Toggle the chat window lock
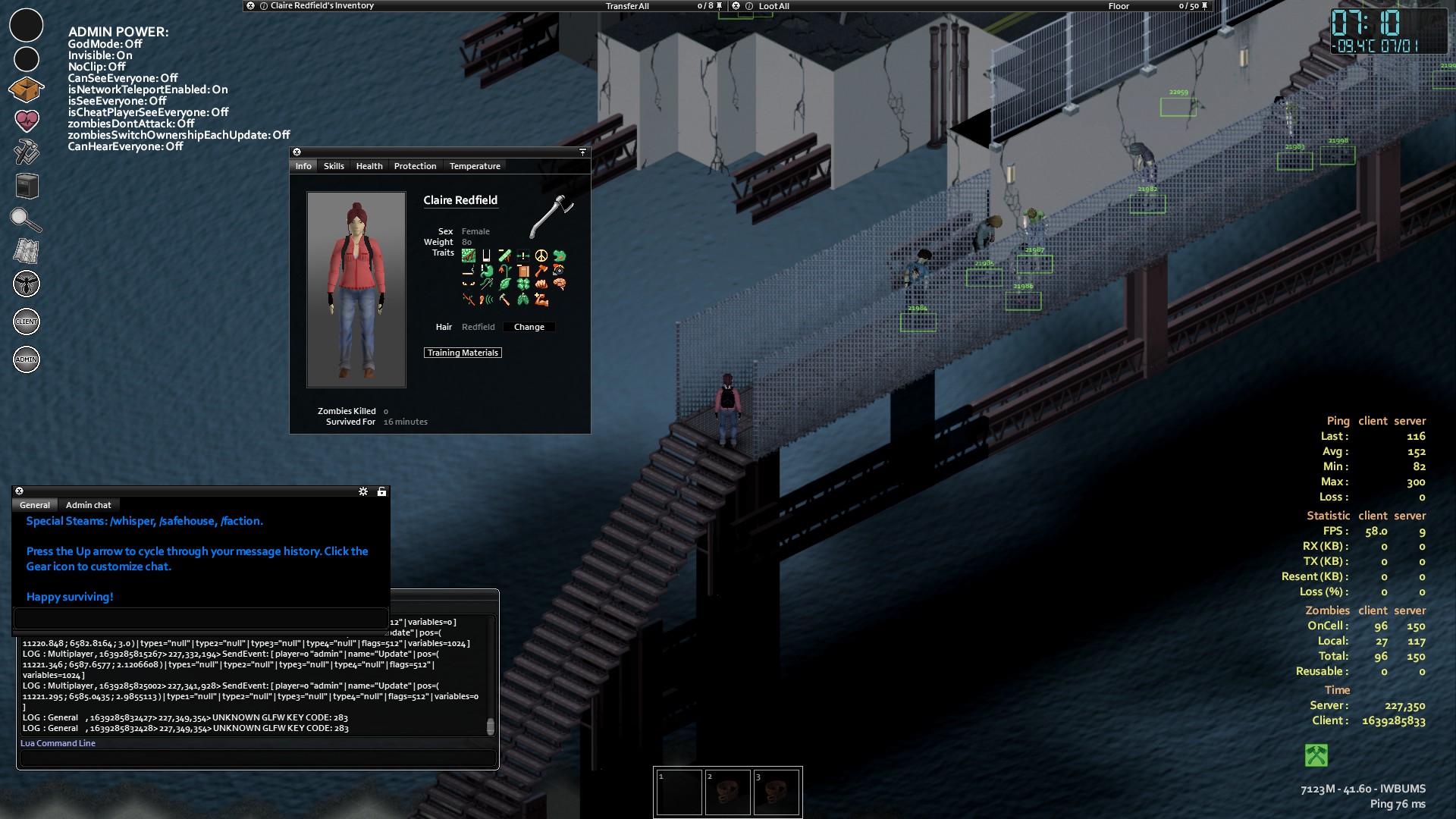 (381, 492)
